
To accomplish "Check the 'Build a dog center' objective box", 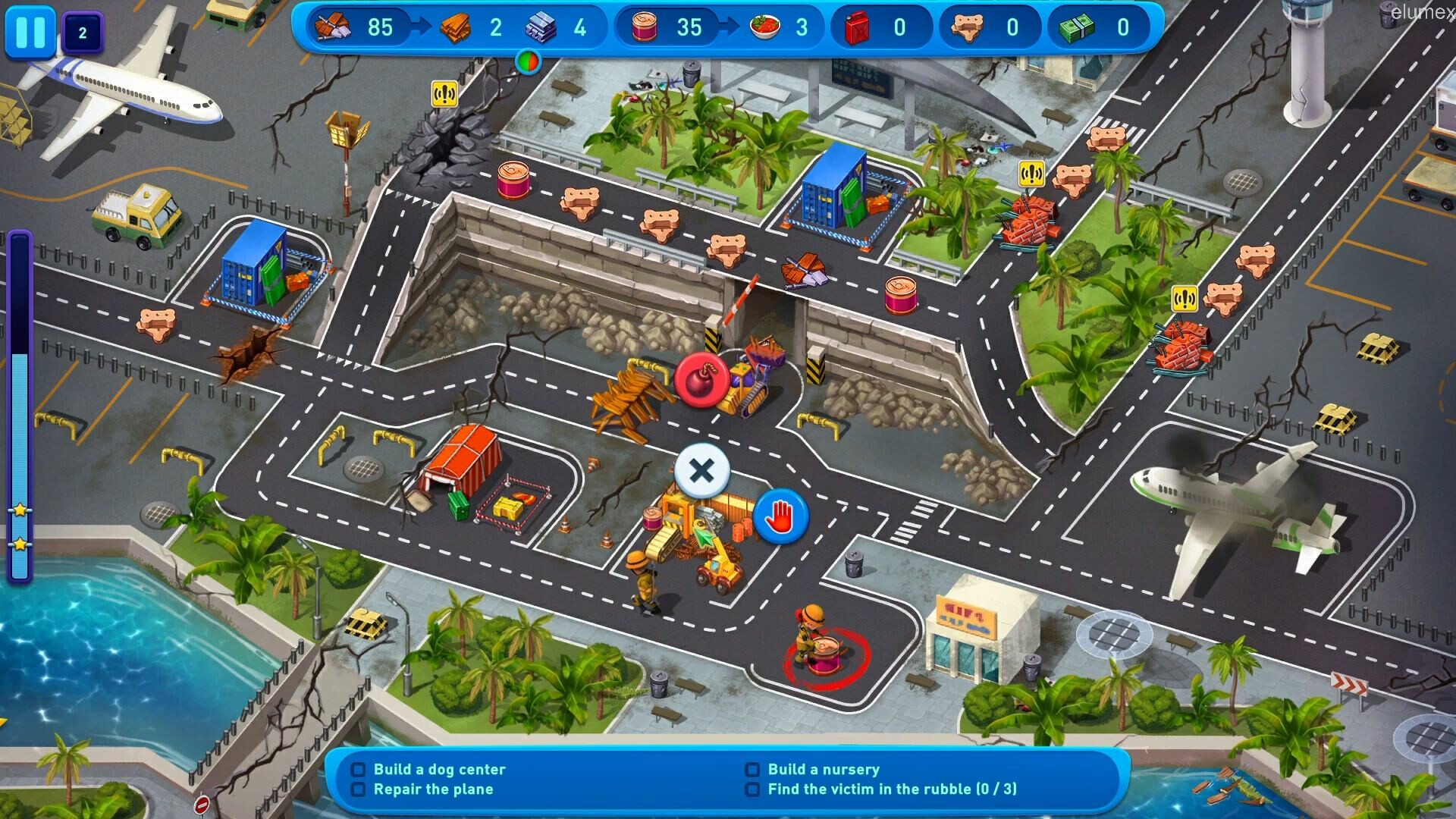I will tap(359, 769).
